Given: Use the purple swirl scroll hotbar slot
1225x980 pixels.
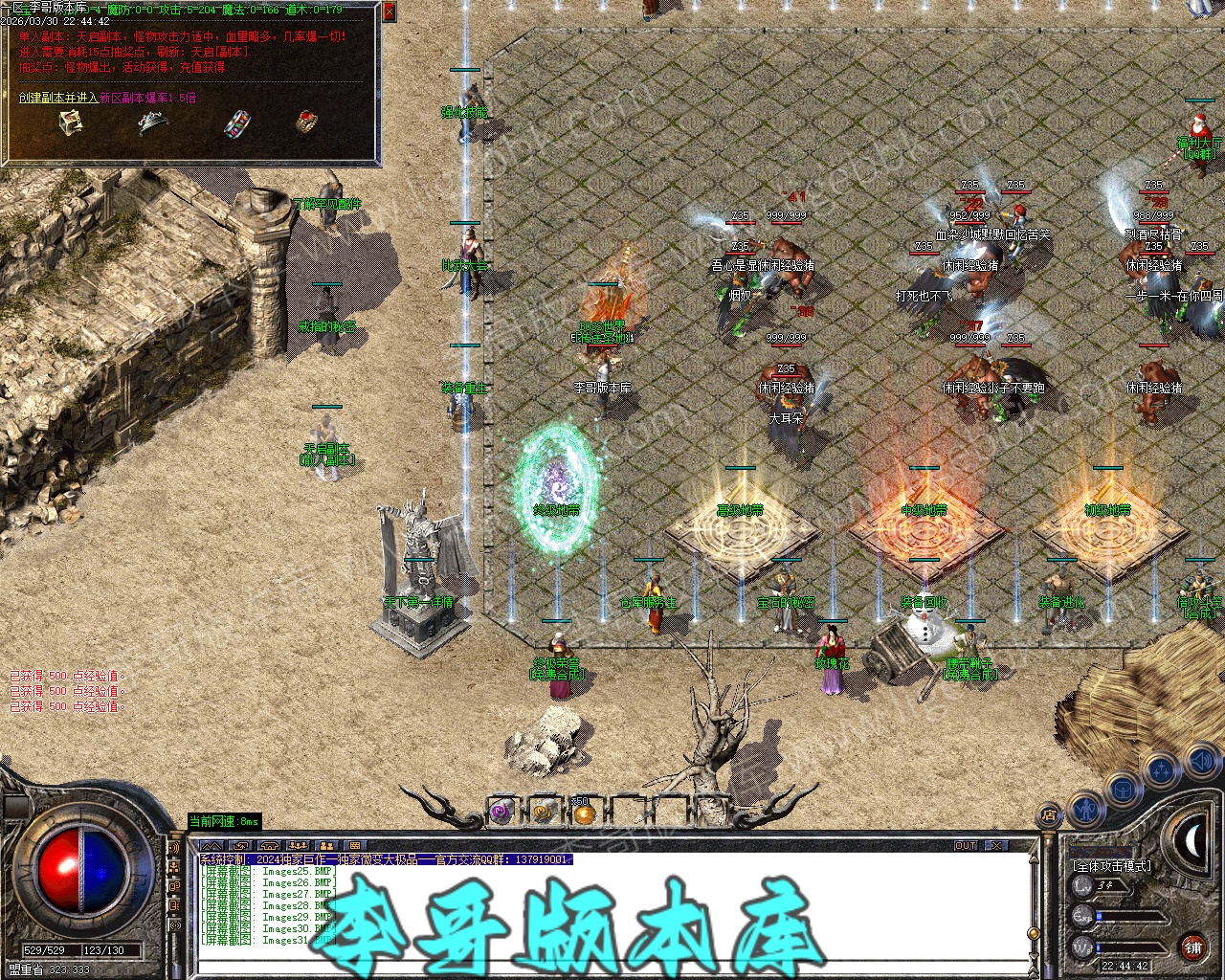Looking at the screenshot, I should 501,813.
